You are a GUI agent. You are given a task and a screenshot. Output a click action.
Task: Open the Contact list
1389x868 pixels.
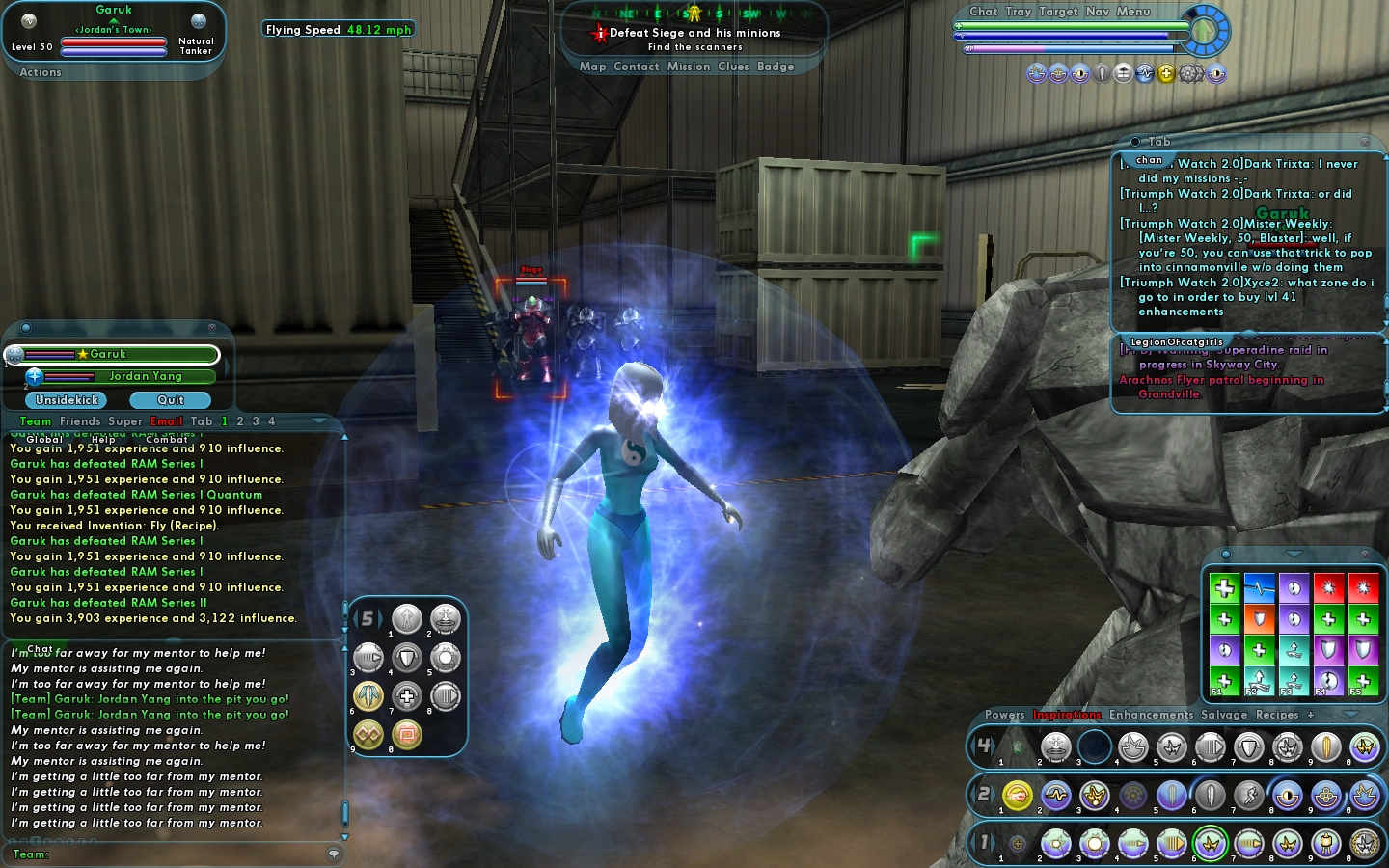pyautogui.click(x=636, y=67)
